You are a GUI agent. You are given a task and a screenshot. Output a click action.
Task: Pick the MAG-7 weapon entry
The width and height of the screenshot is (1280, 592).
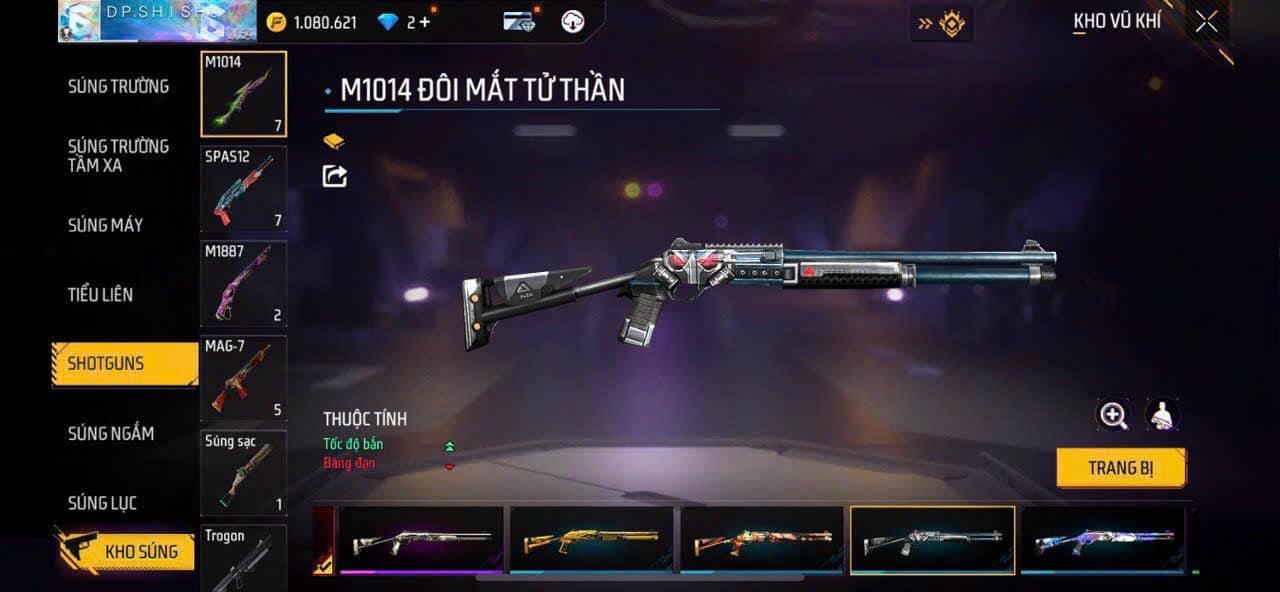(x=243, y=379)
